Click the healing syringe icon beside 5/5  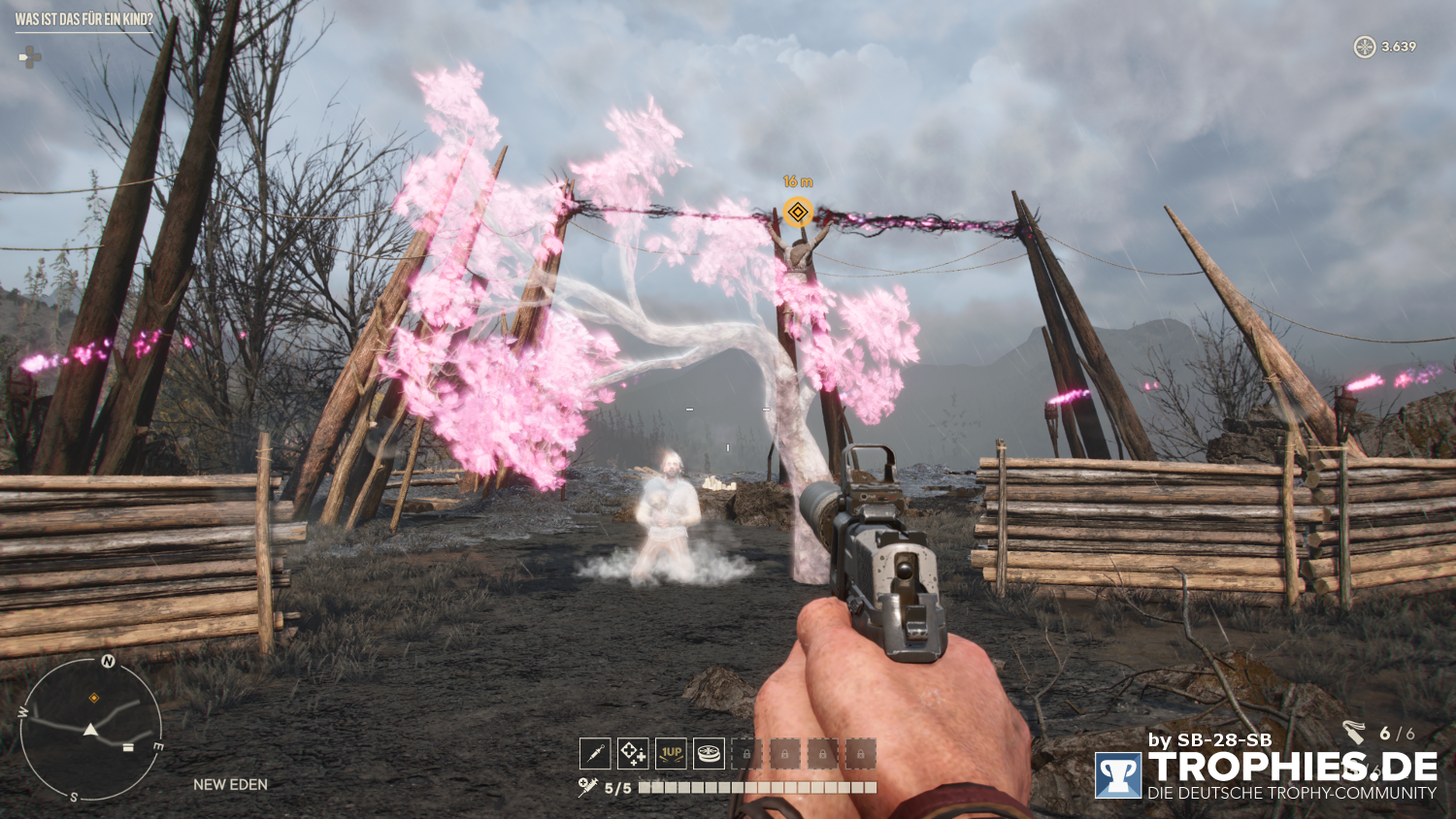click(x=587, y=787)
